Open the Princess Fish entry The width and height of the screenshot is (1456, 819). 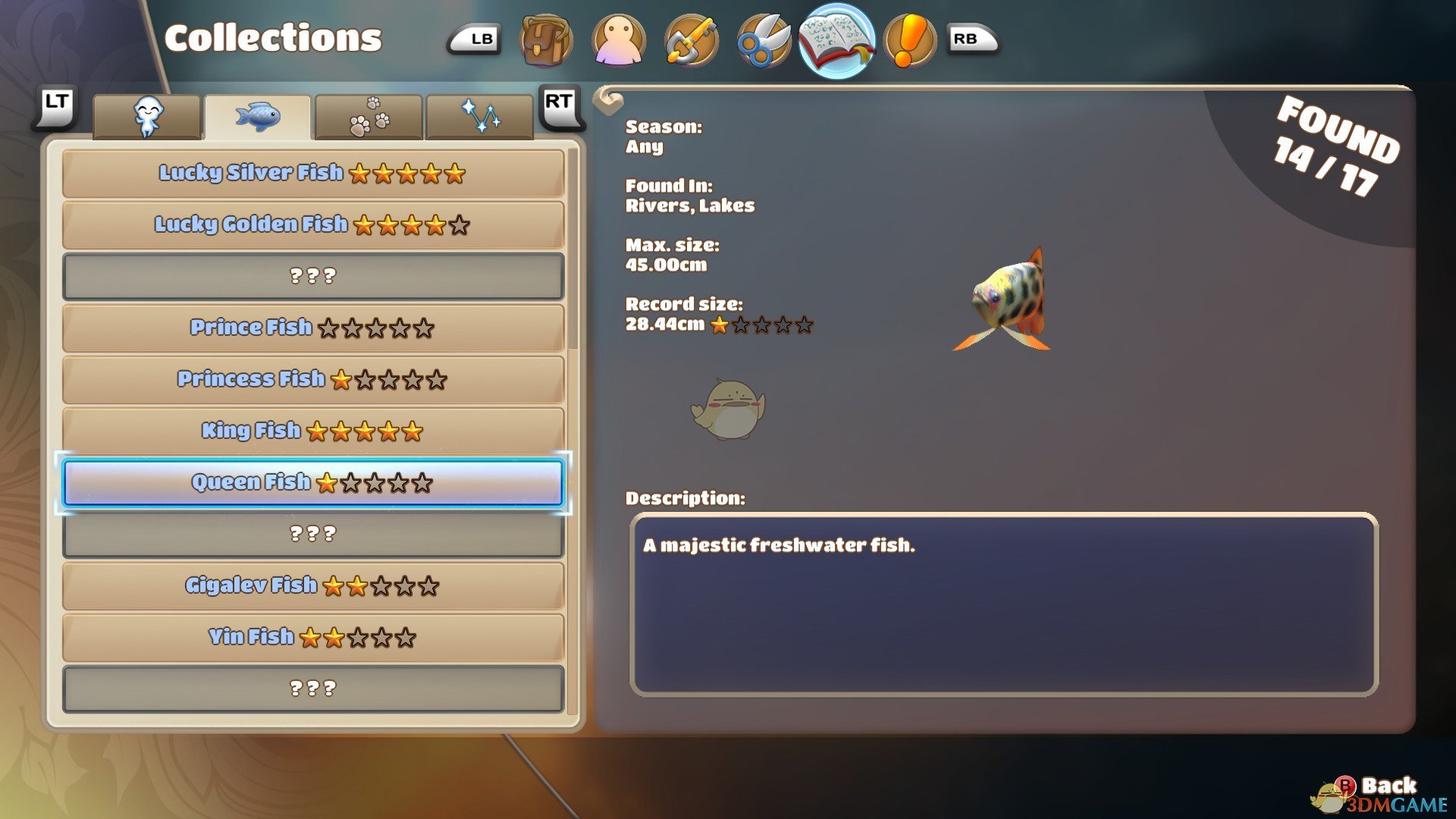[312, 380]
